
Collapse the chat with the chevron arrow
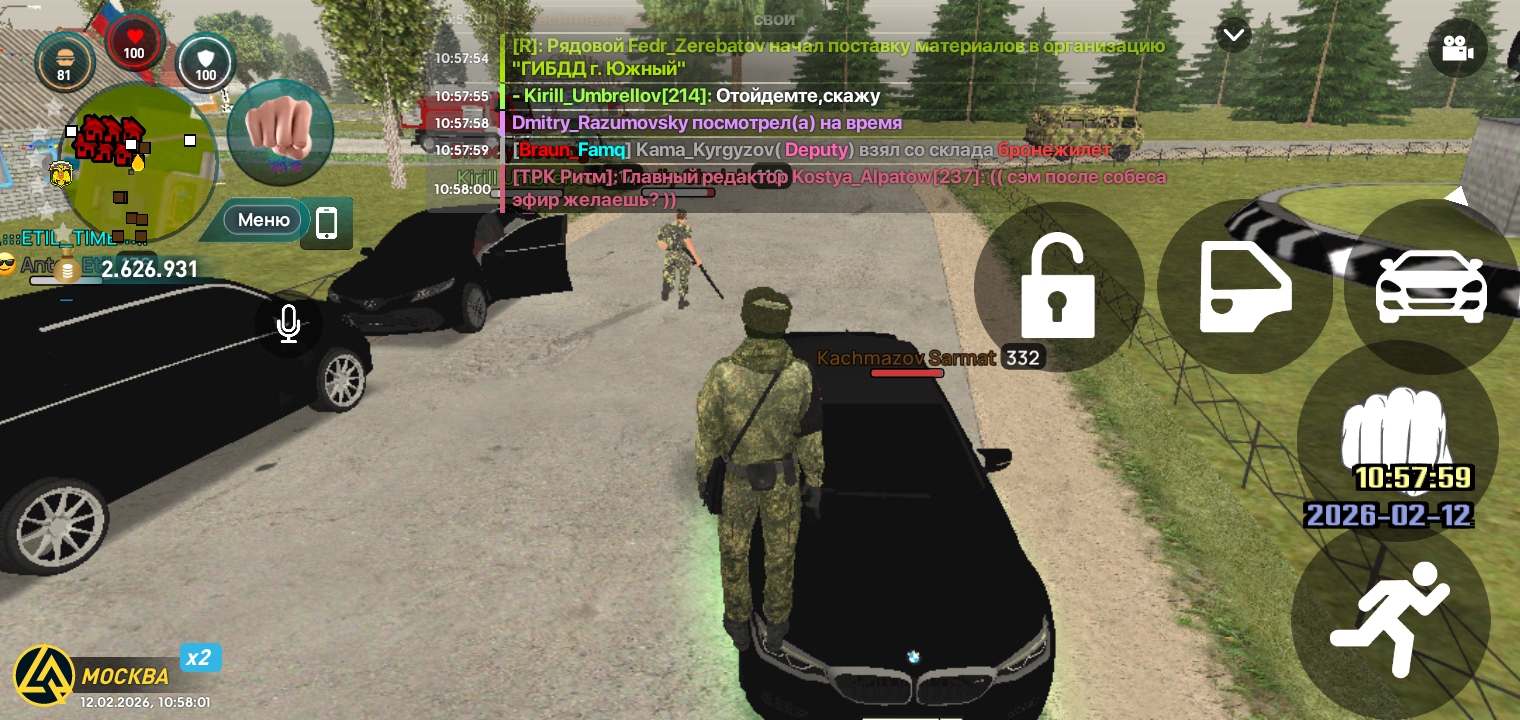click(1234, 34)
